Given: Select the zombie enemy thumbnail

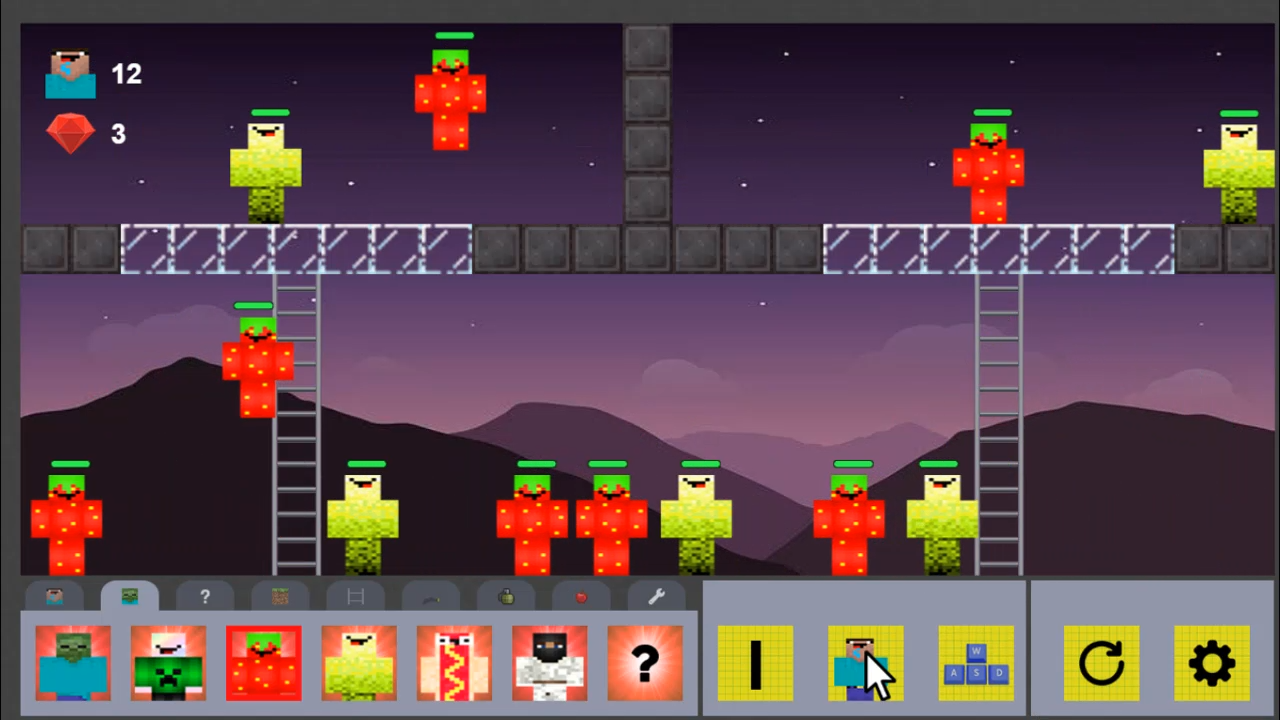Looking at the screenshot, I should coord(72,663).
